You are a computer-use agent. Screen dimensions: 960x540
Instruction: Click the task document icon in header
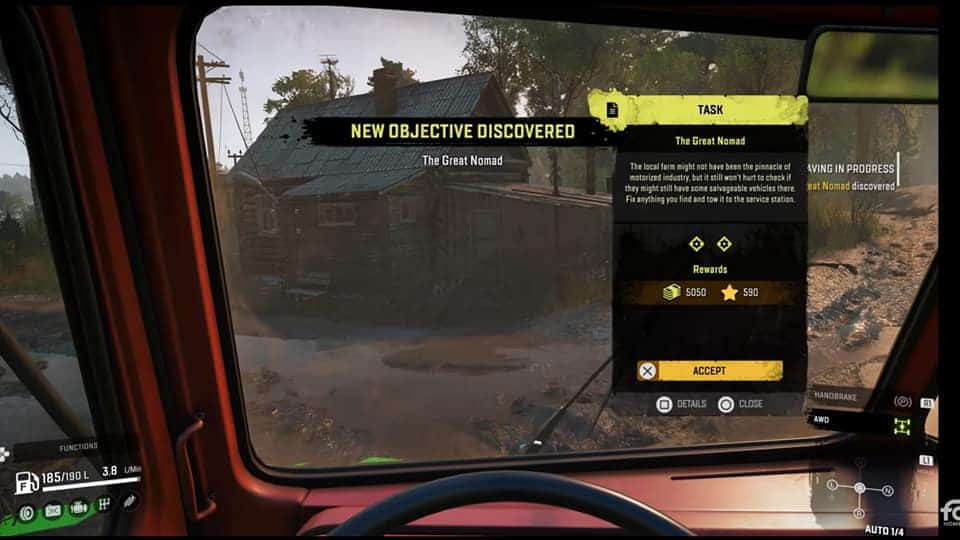click(x=612, y=109)
